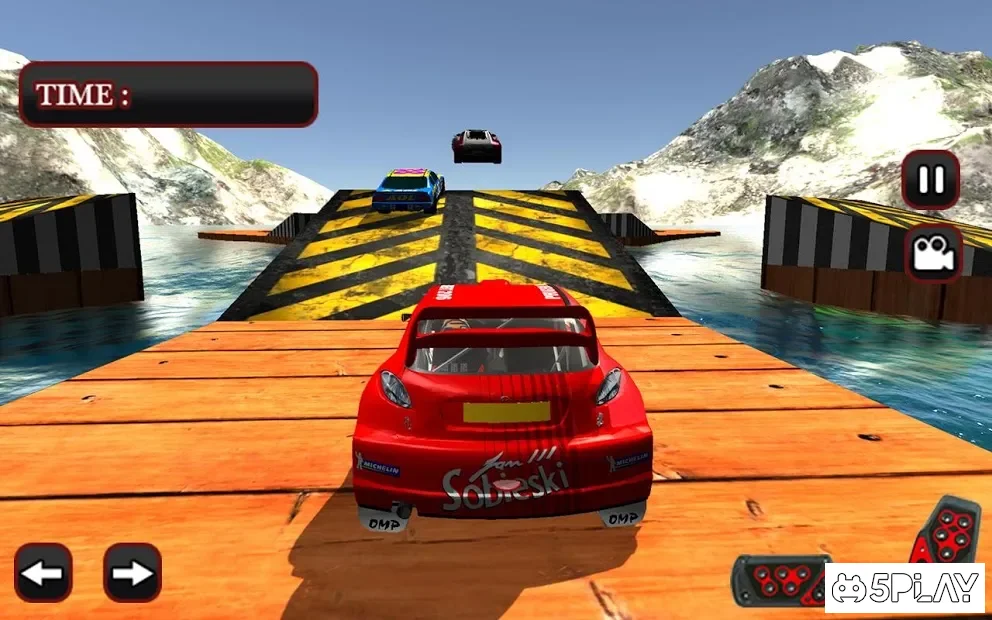
Task: Pause the race
Action: 931,179
